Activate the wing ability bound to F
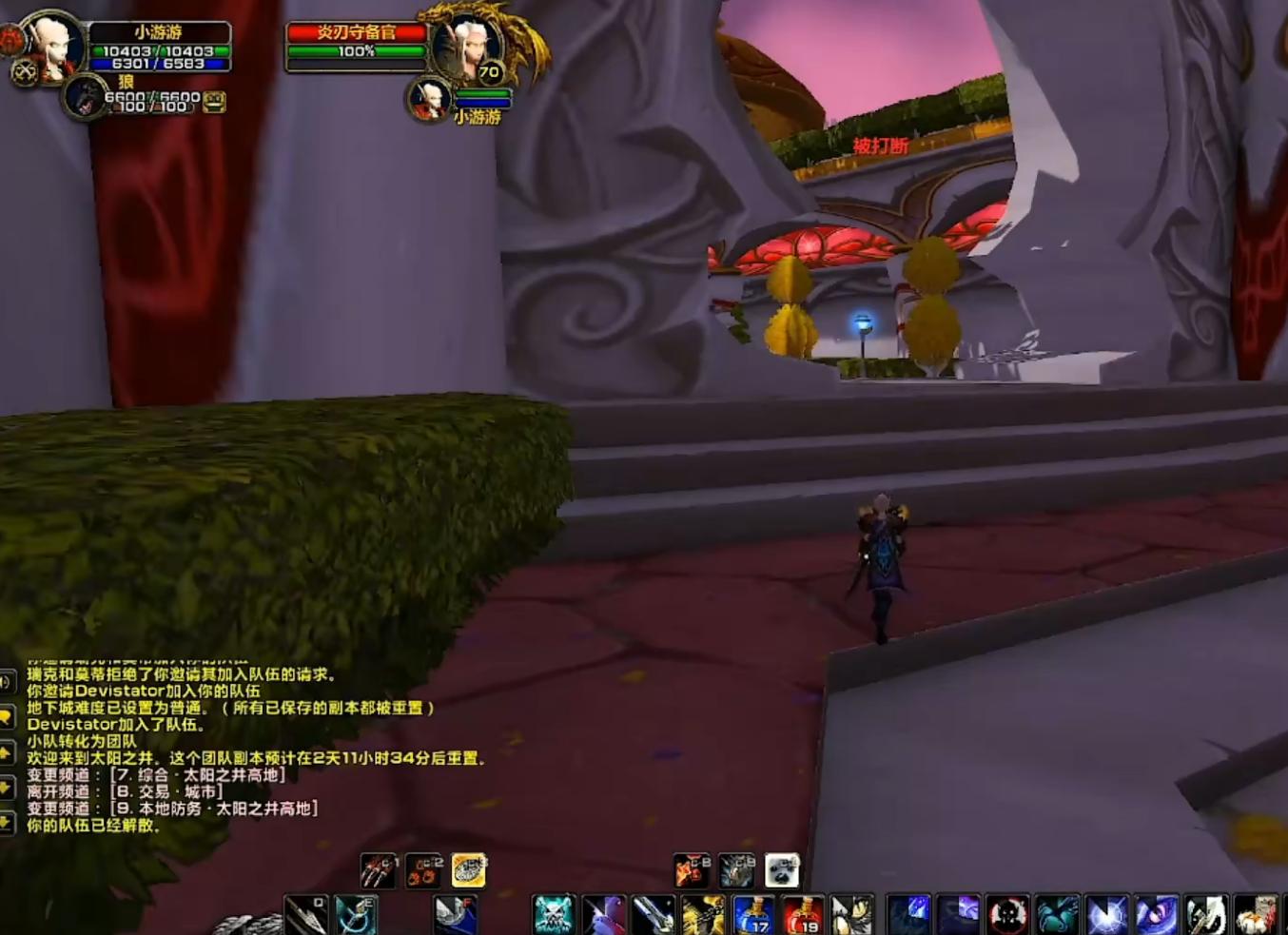The width and height of the screenshot is (1288, 935). (x=455, y=915)
